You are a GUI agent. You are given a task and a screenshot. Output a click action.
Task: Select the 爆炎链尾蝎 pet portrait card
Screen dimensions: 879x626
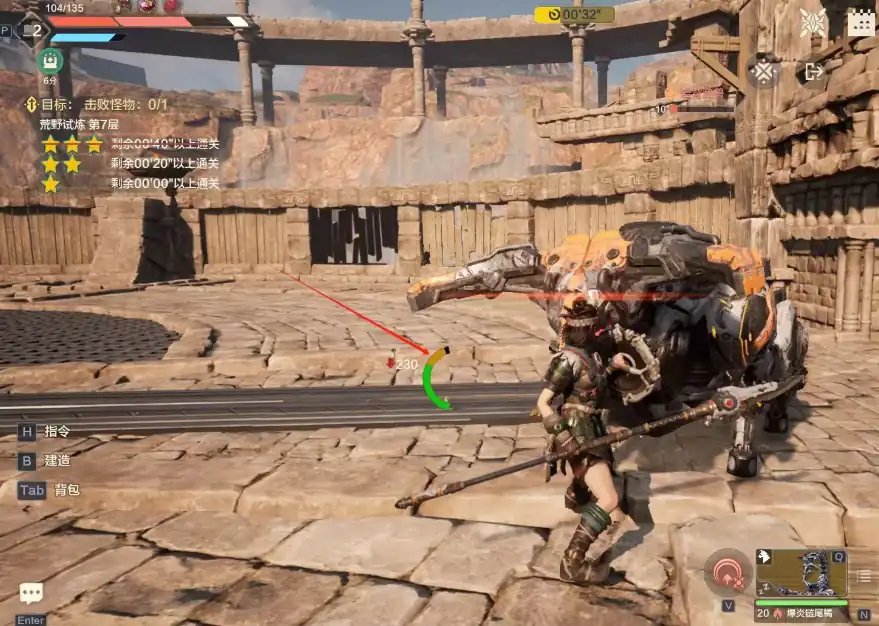pyautogui.click(x=801, y=573)
